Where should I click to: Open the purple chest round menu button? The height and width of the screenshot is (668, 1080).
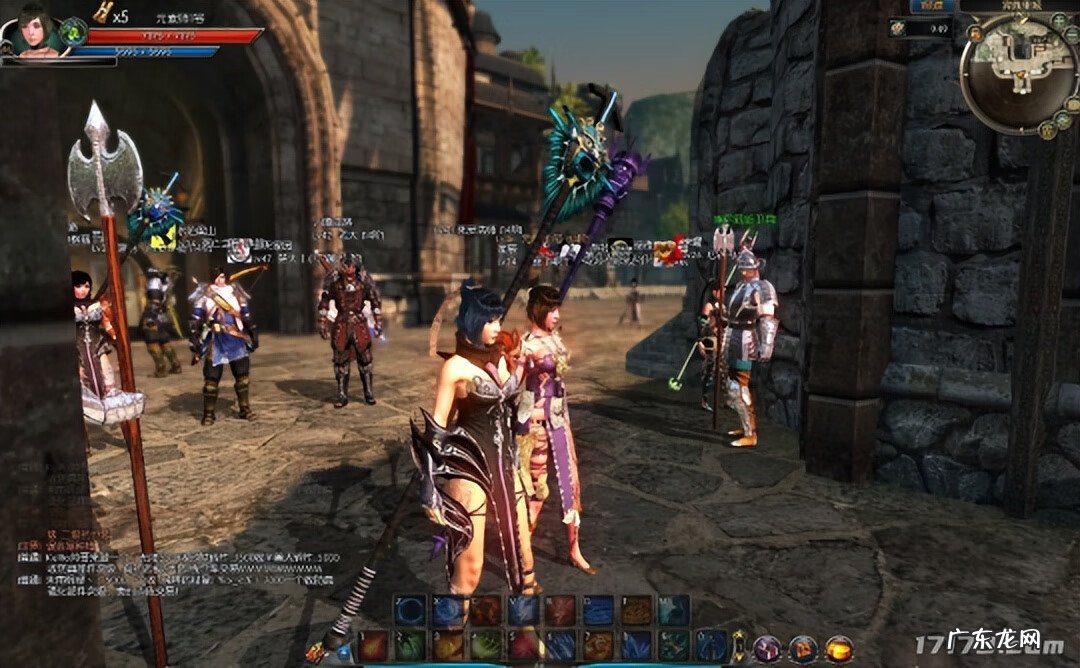(767, 648)
